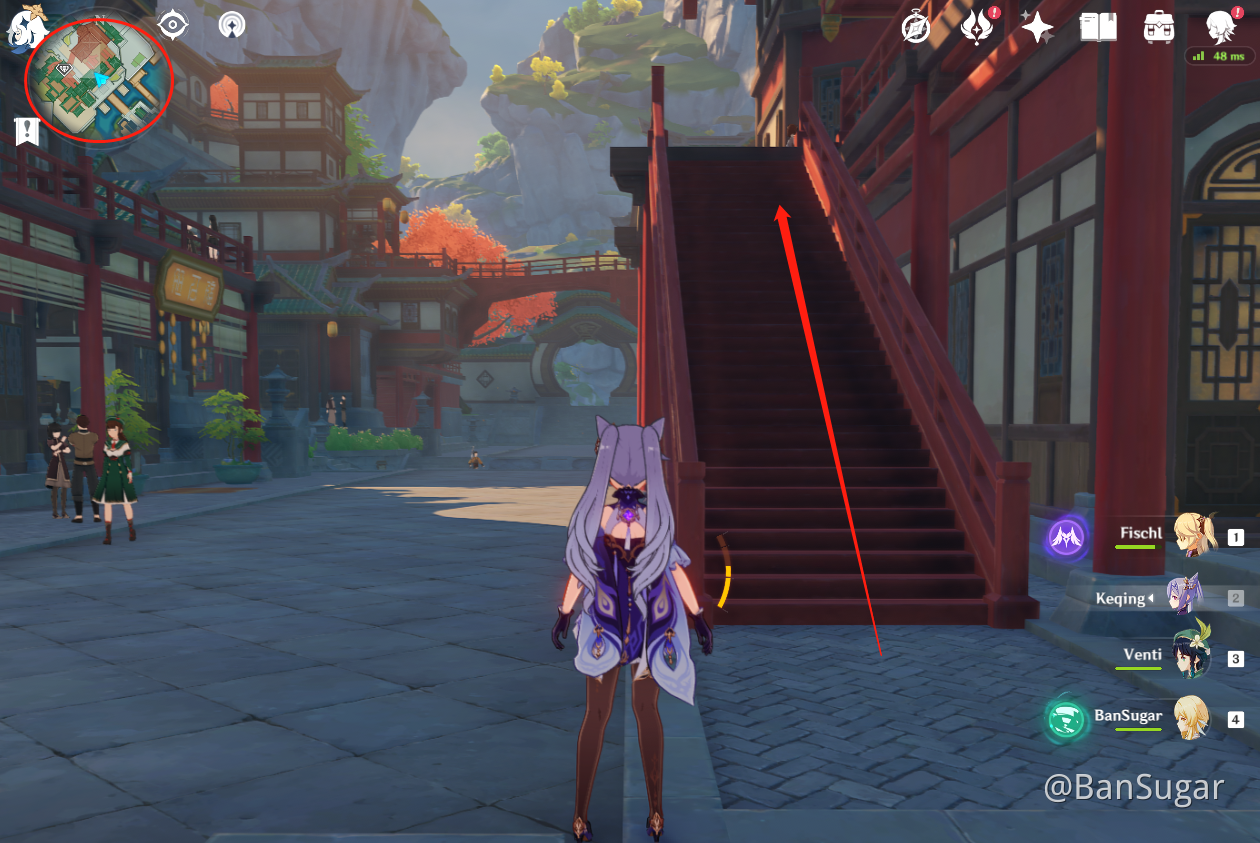Open the winged battle pass icon
1260x843 pixels.
click(x=976, y=27)
